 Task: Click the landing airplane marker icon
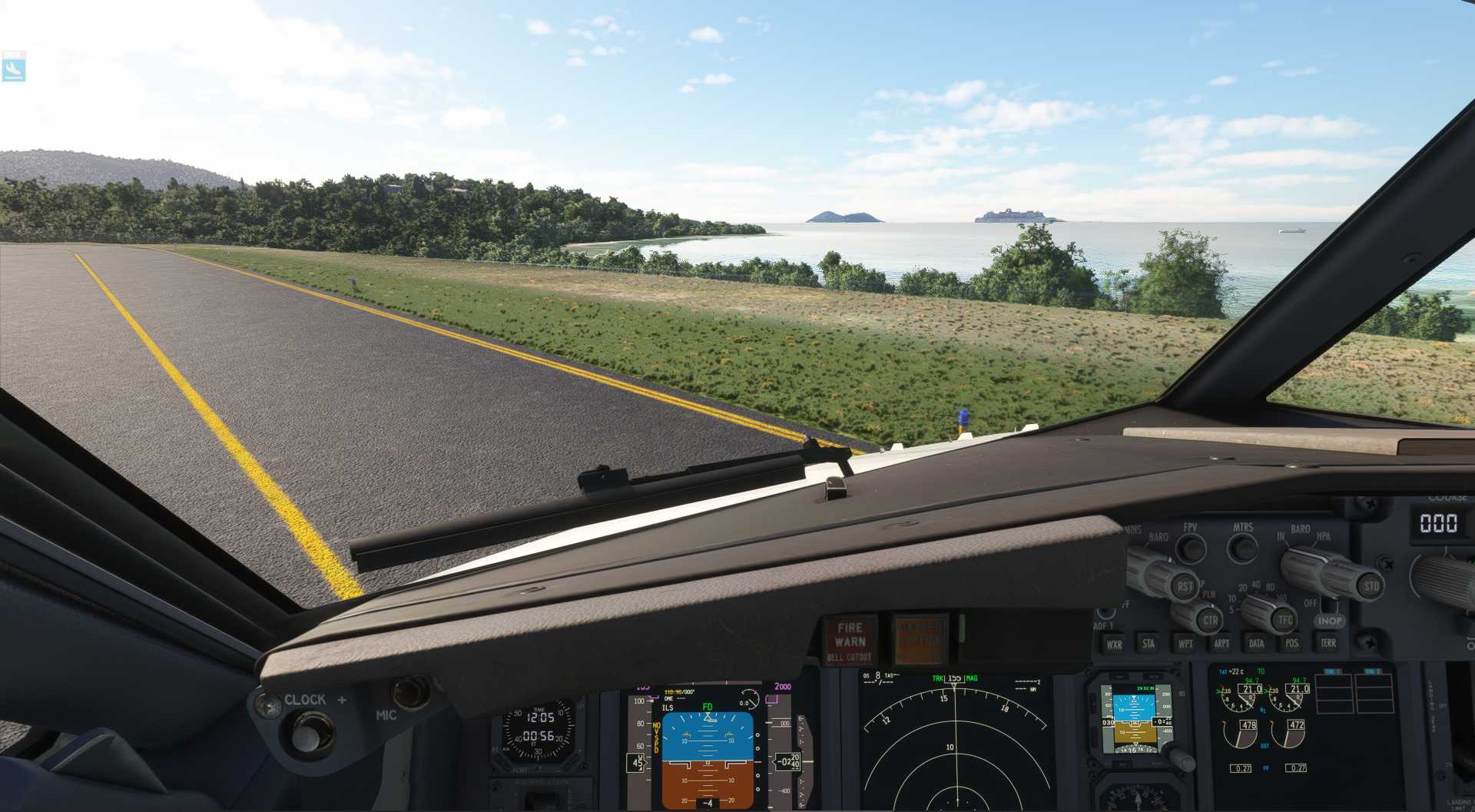(14, 68)
